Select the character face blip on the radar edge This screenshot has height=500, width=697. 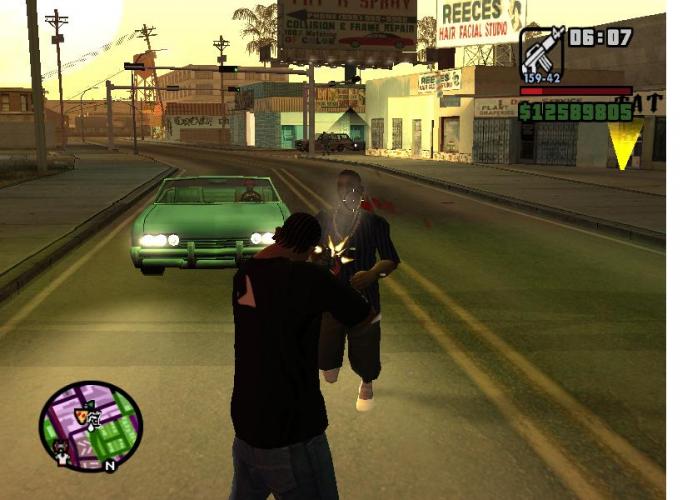[x=62, y=455]
